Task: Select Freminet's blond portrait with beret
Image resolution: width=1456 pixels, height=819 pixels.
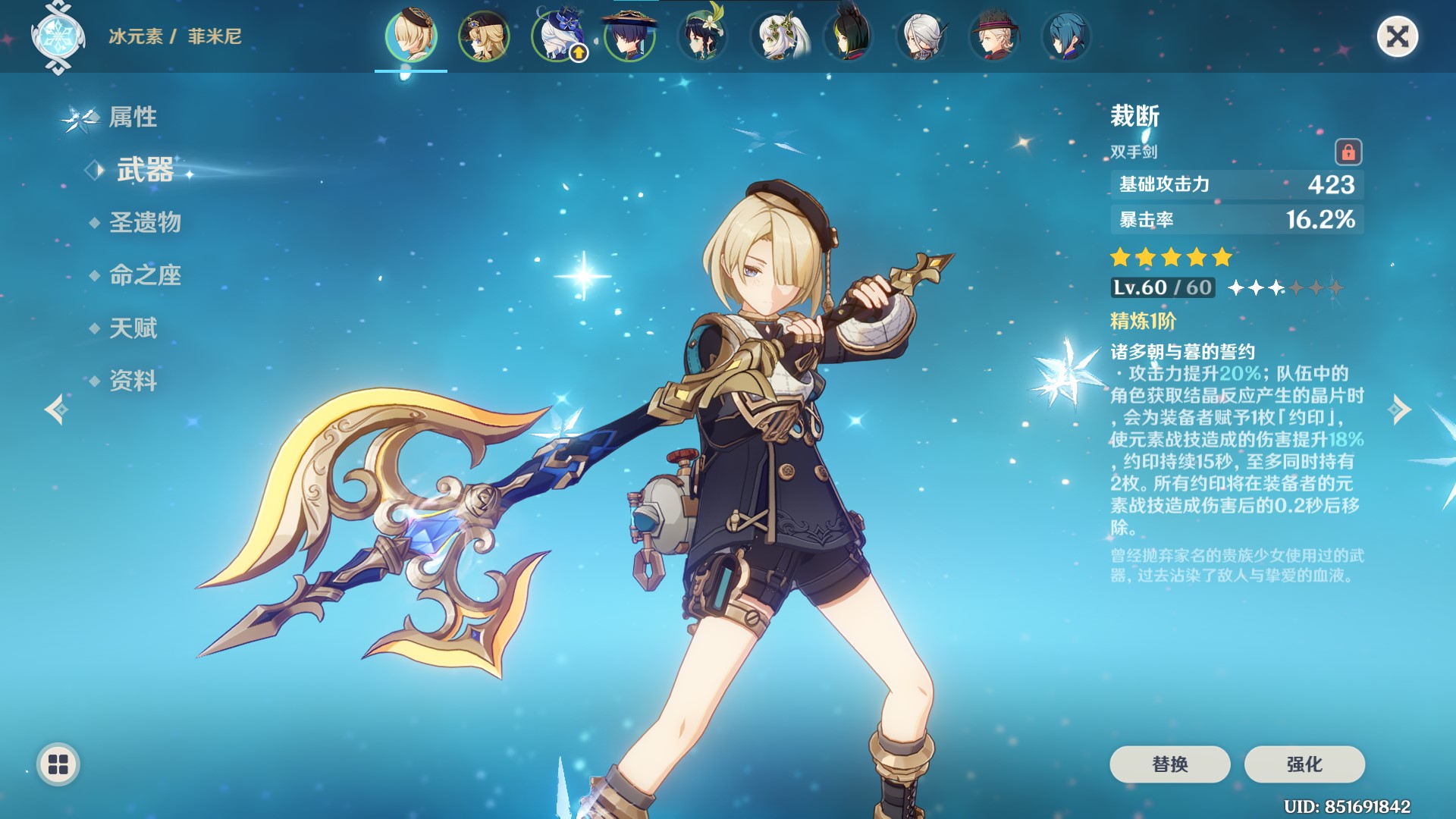Action: tap(411, 36)
